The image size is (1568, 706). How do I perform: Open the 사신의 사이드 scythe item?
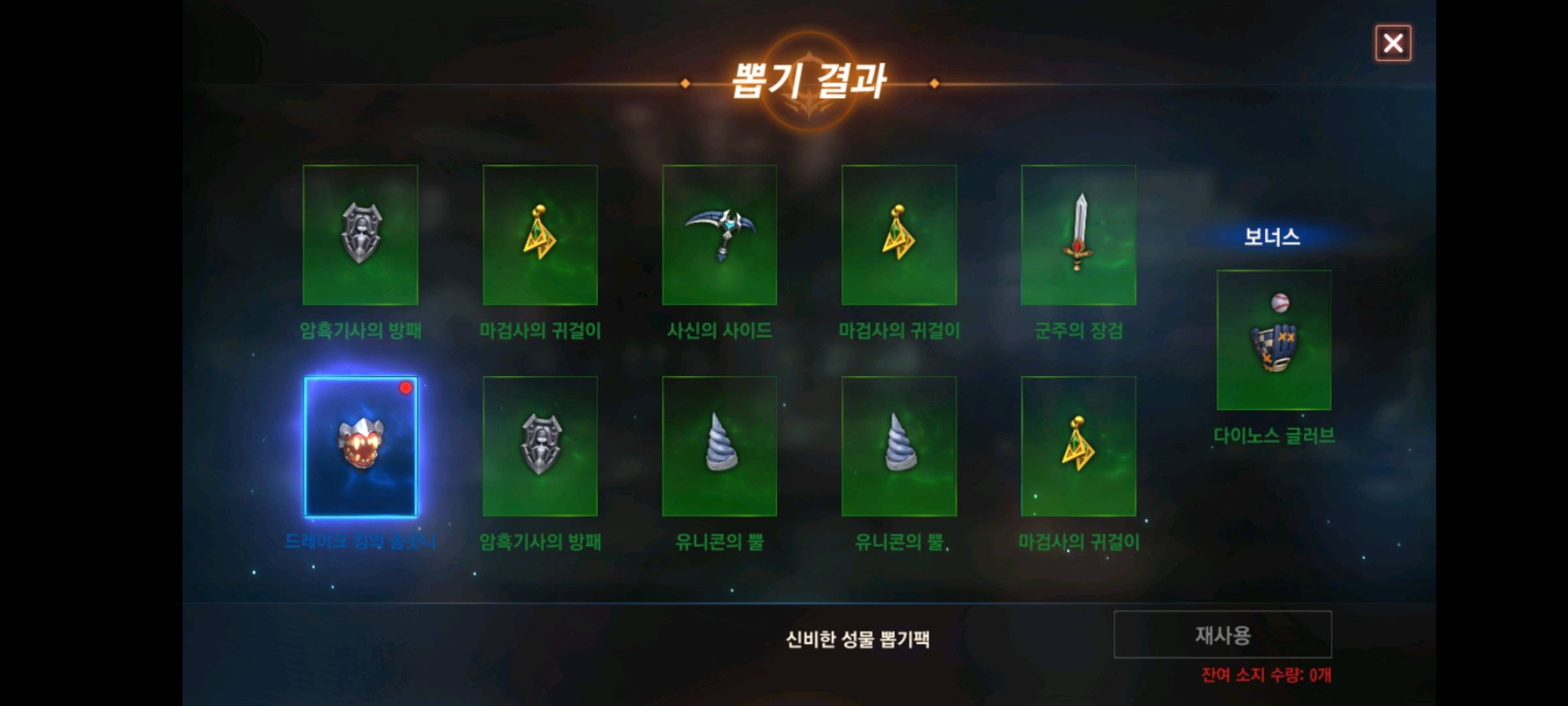719,235
